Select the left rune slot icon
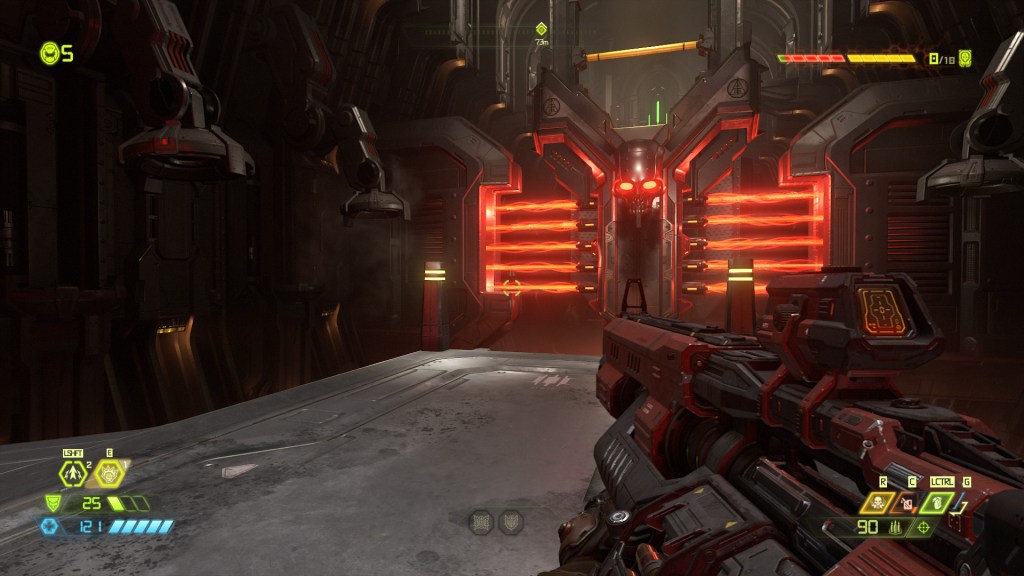Screen dimensions: 1024x576 tap(481, 520)
